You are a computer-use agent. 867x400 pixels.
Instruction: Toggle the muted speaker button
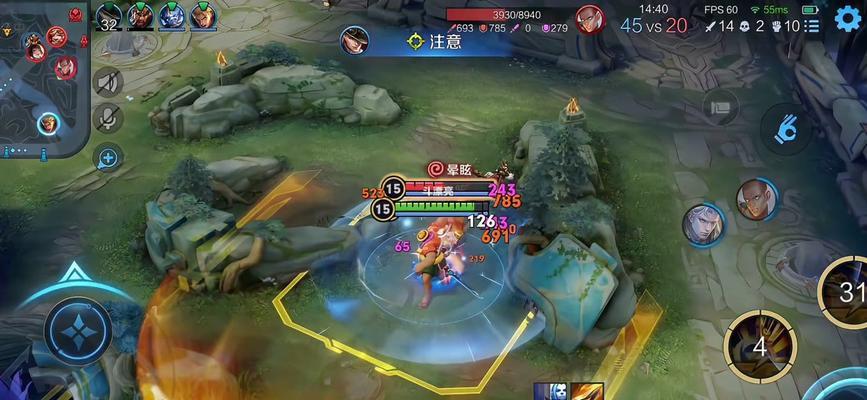(108, 82)
